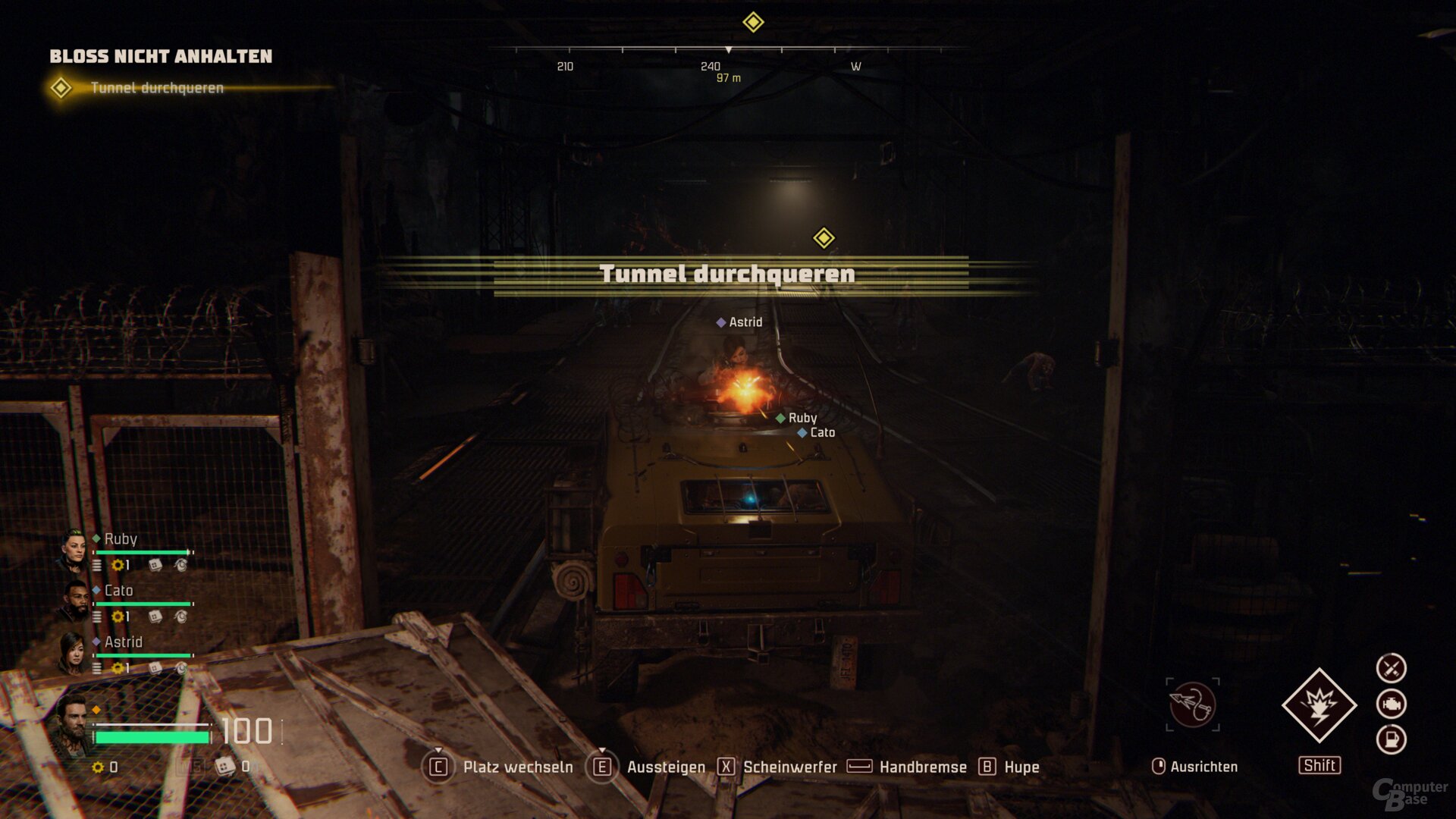Activate the explosion ability diamond icon
Screen dimensions: 1456x819
[1319, 705]
